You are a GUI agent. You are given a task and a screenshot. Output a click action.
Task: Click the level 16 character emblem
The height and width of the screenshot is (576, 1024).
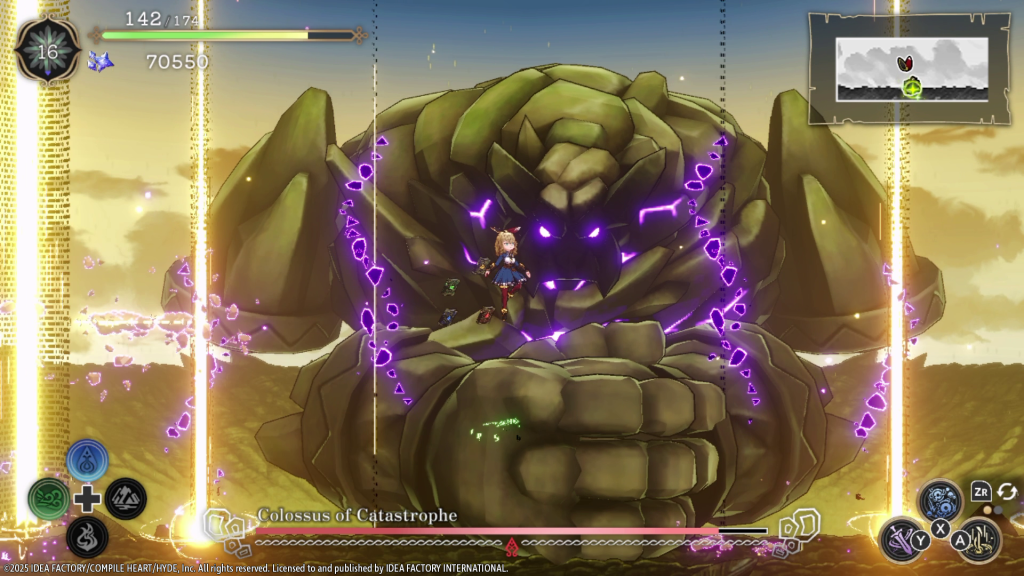47,50
